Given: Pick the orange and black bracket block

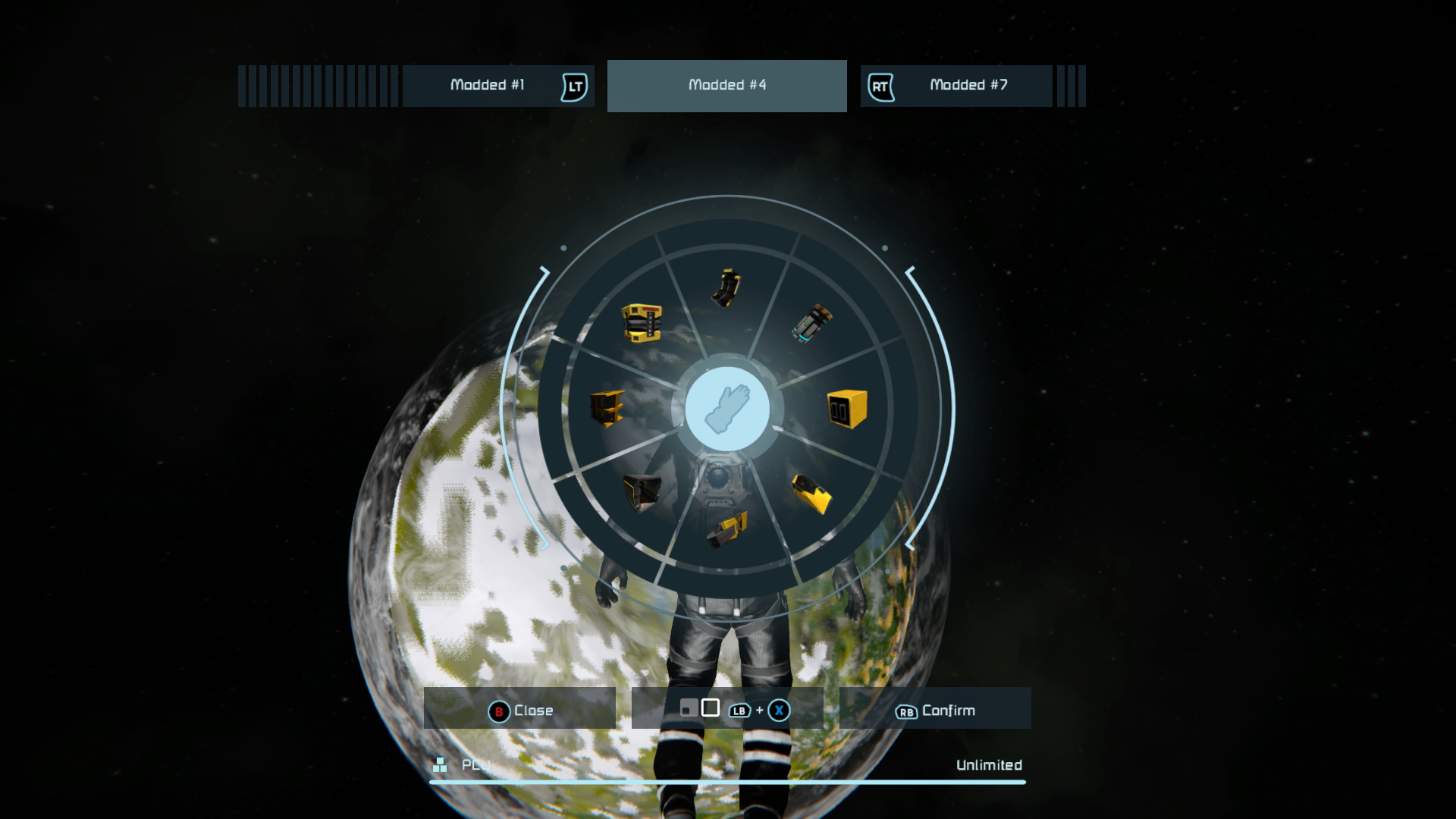Looking at the screenshot, I should coord(607,409).
